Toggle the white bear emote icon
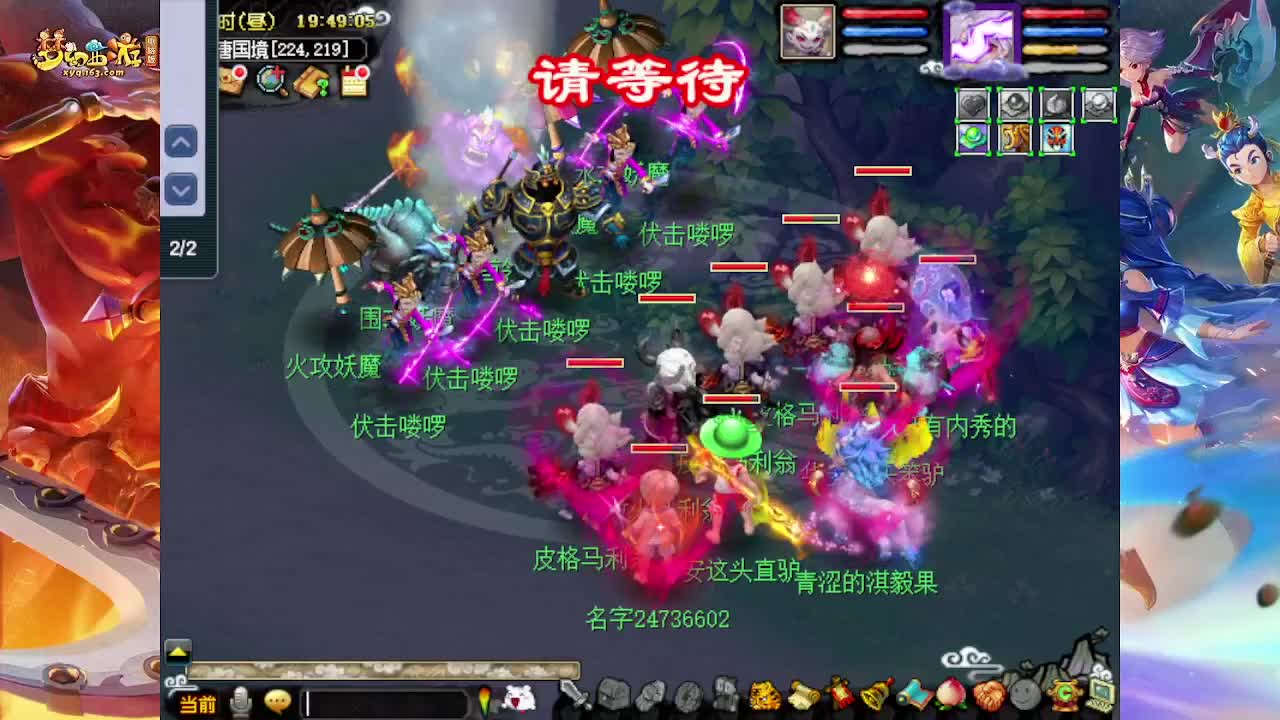The height and width of the screenshot is (720, 1280). pos(520,700)
